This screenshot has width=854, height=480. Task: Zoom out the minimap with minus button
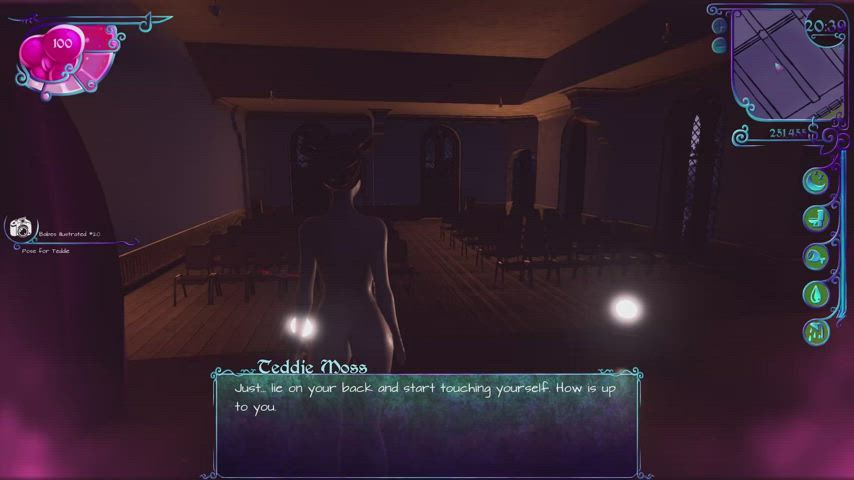tap(718, 45)
